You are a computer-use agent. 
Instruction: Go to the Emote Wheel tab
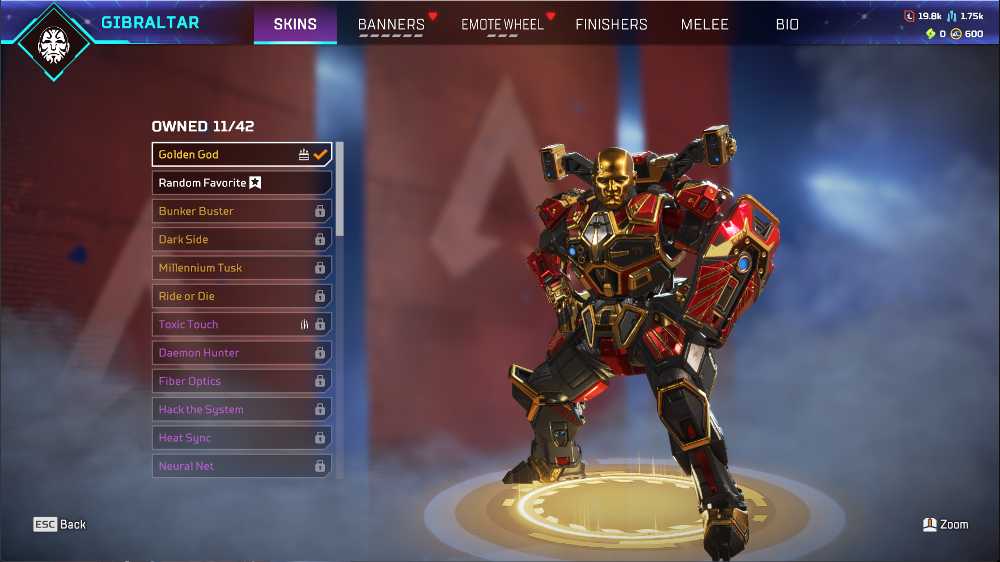(x=502, y=24)
